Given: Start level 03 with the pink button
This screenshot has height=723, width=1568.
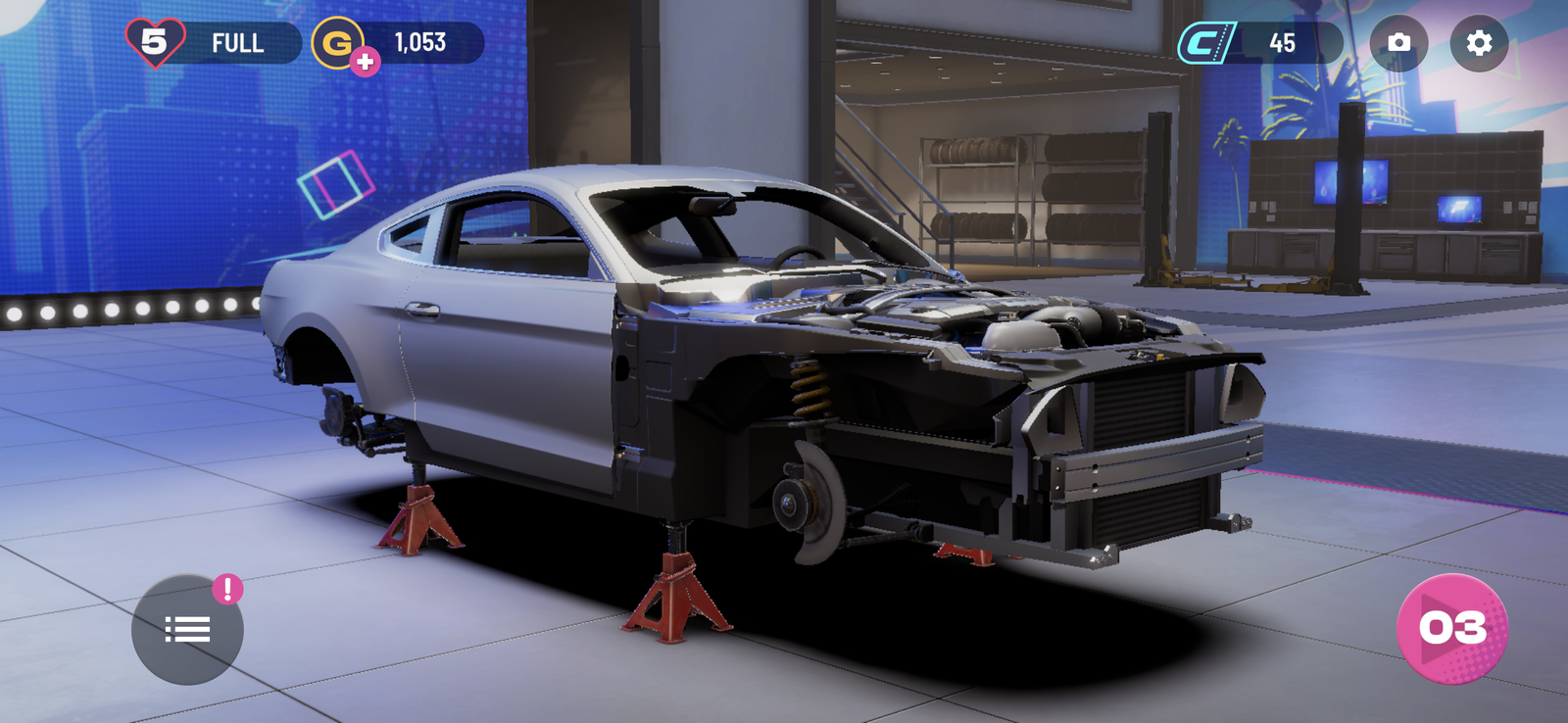Looking at the screenshot, I should click(x=1452, y=628).
